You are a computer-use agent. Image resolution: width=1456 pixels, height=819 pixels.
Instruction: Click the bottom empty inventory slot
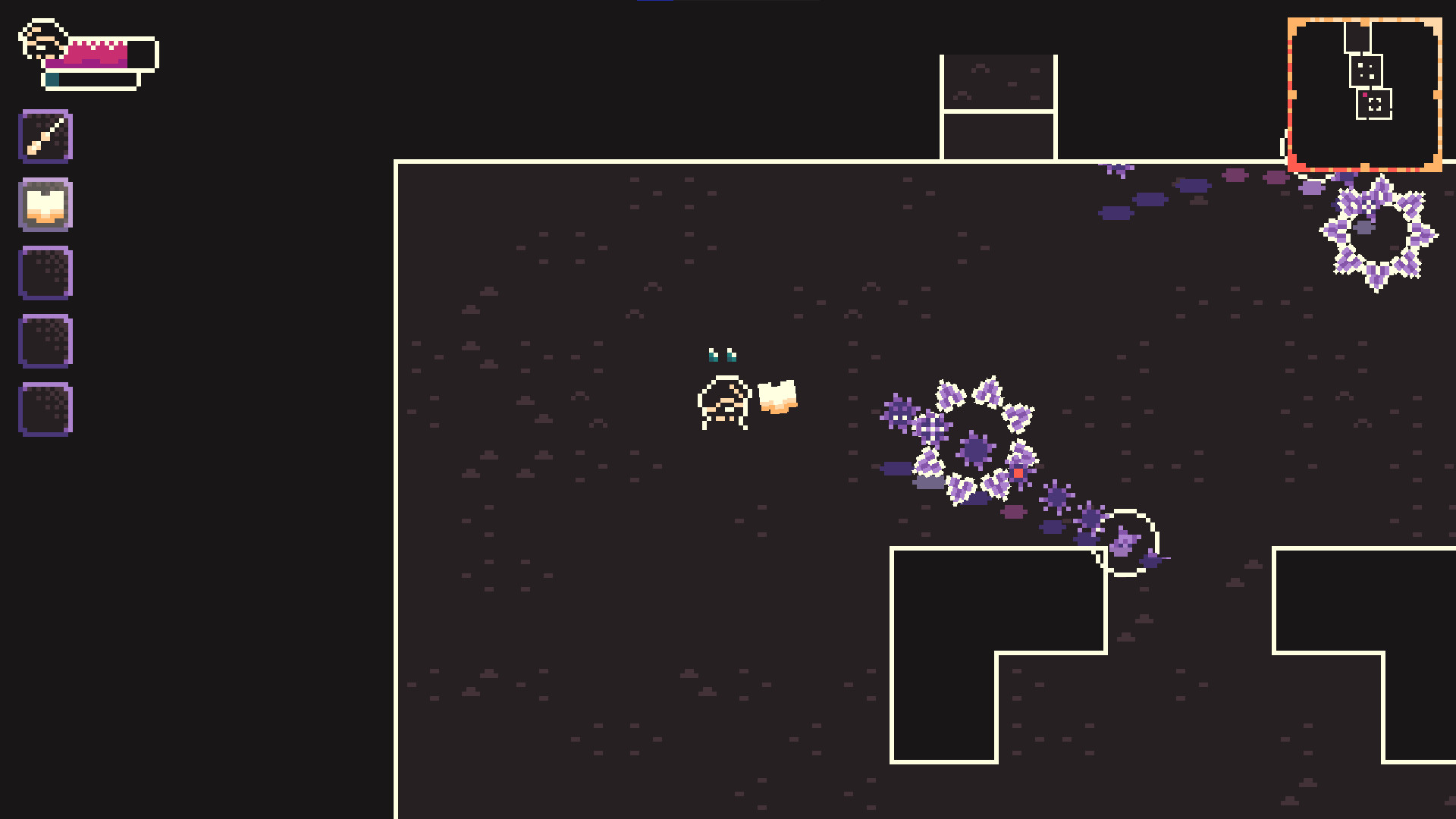coord(44,409)
